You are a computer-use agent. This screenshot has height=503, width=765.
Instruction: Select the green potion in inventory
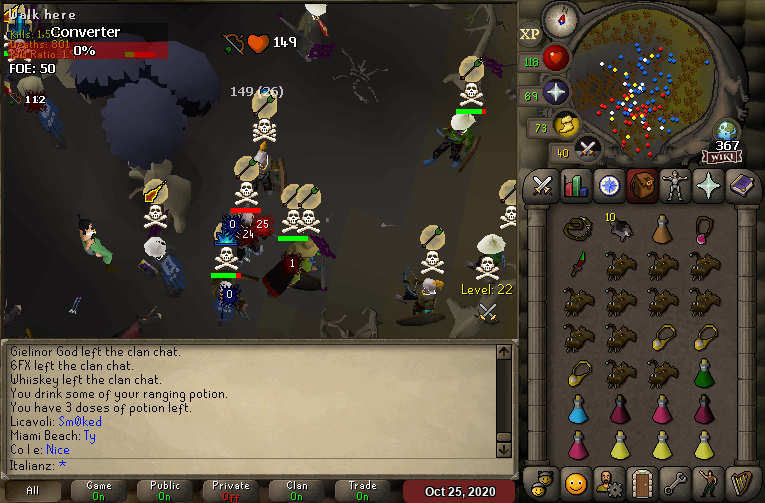705,374
